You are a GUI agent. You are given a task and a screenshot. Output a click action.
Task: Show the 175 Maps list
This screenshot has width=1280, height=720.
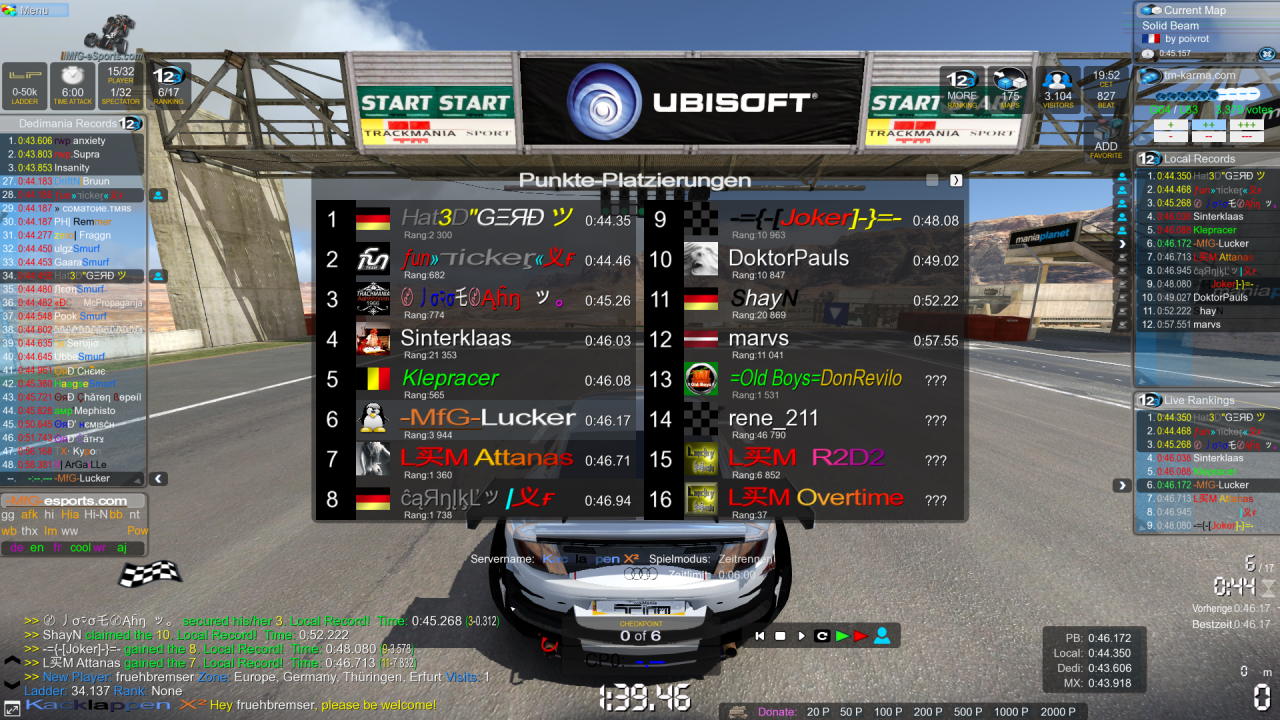tap(1008, 88)
